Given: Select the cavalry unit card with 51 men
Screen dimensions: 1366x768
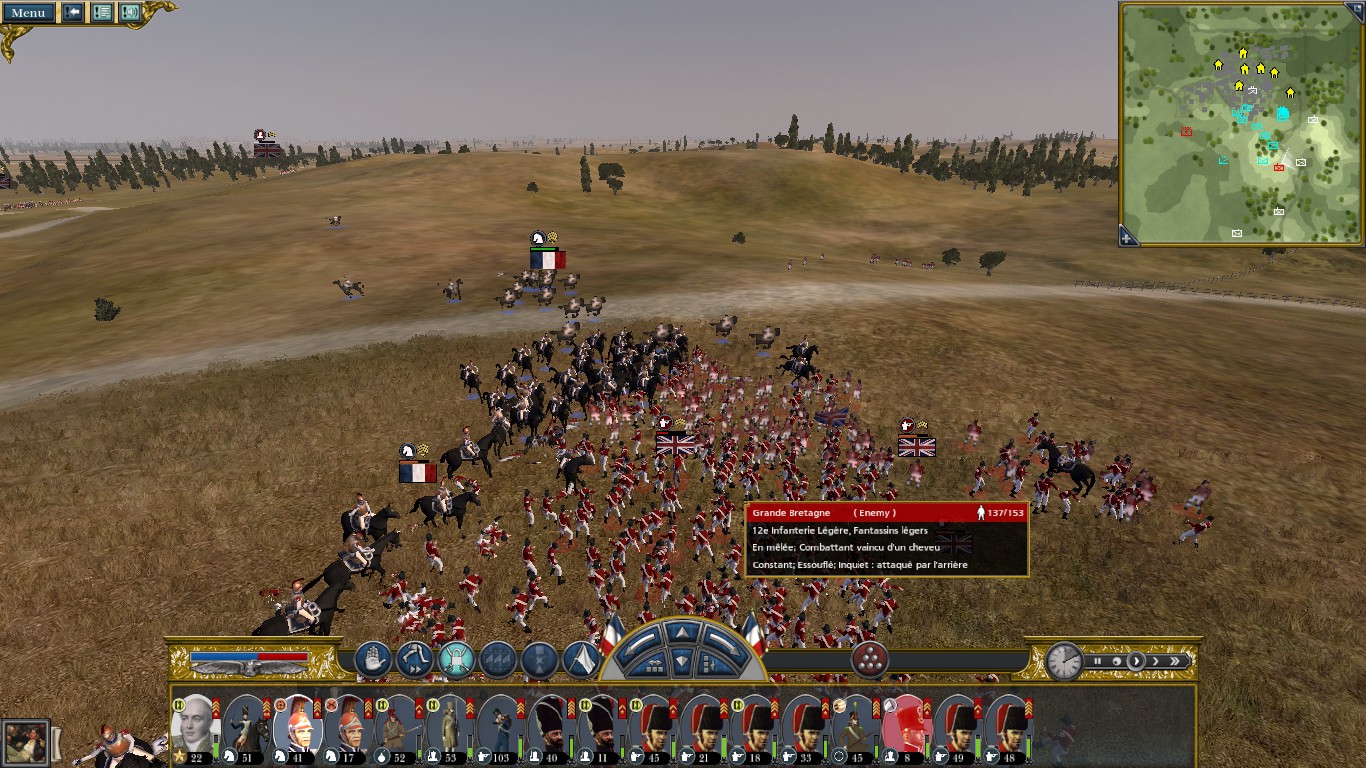Looking at the screenshot, I should 245,727.
